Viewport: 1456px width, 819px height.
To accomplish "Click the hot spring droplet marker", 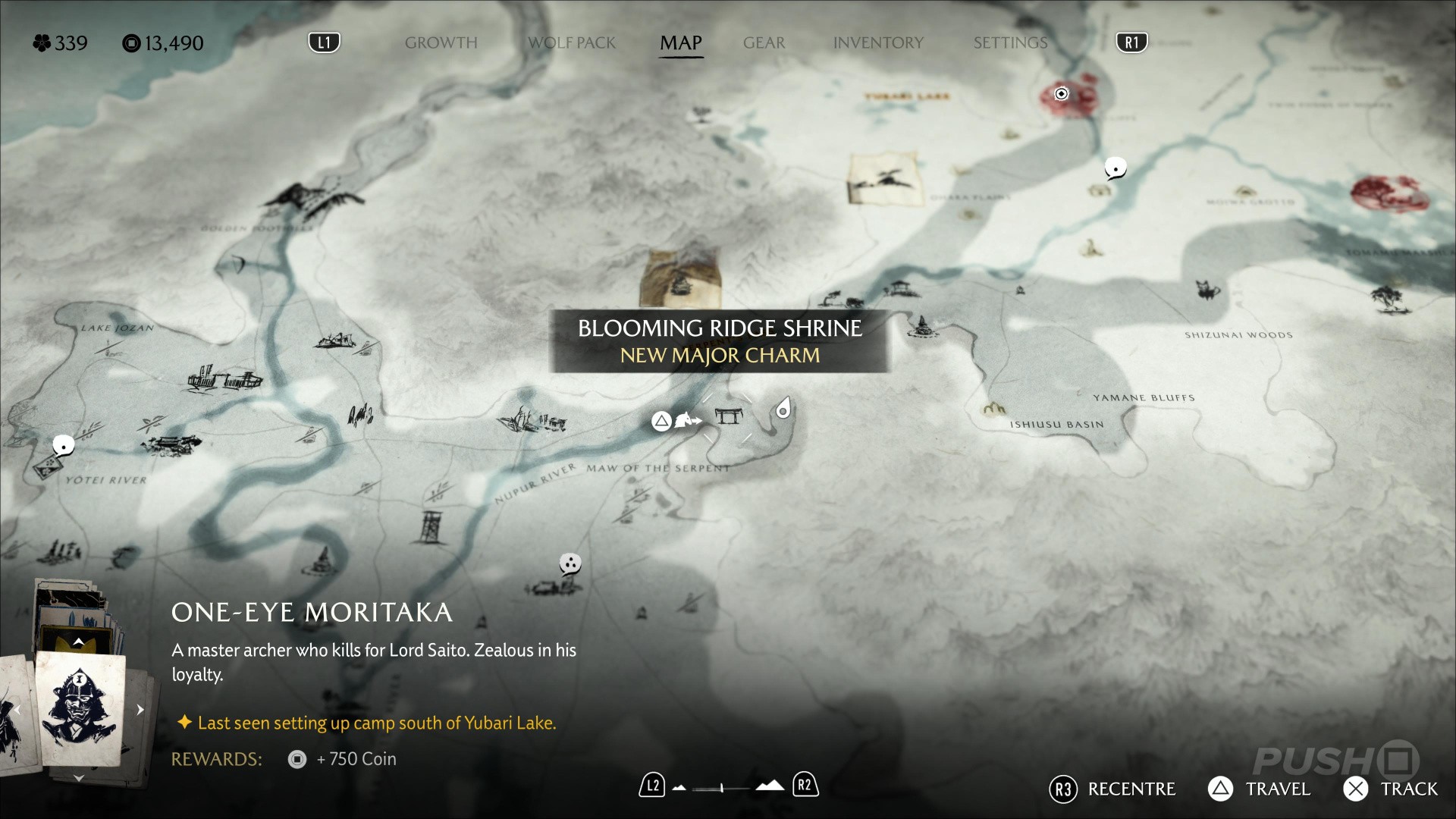I will tap(783, 409).
